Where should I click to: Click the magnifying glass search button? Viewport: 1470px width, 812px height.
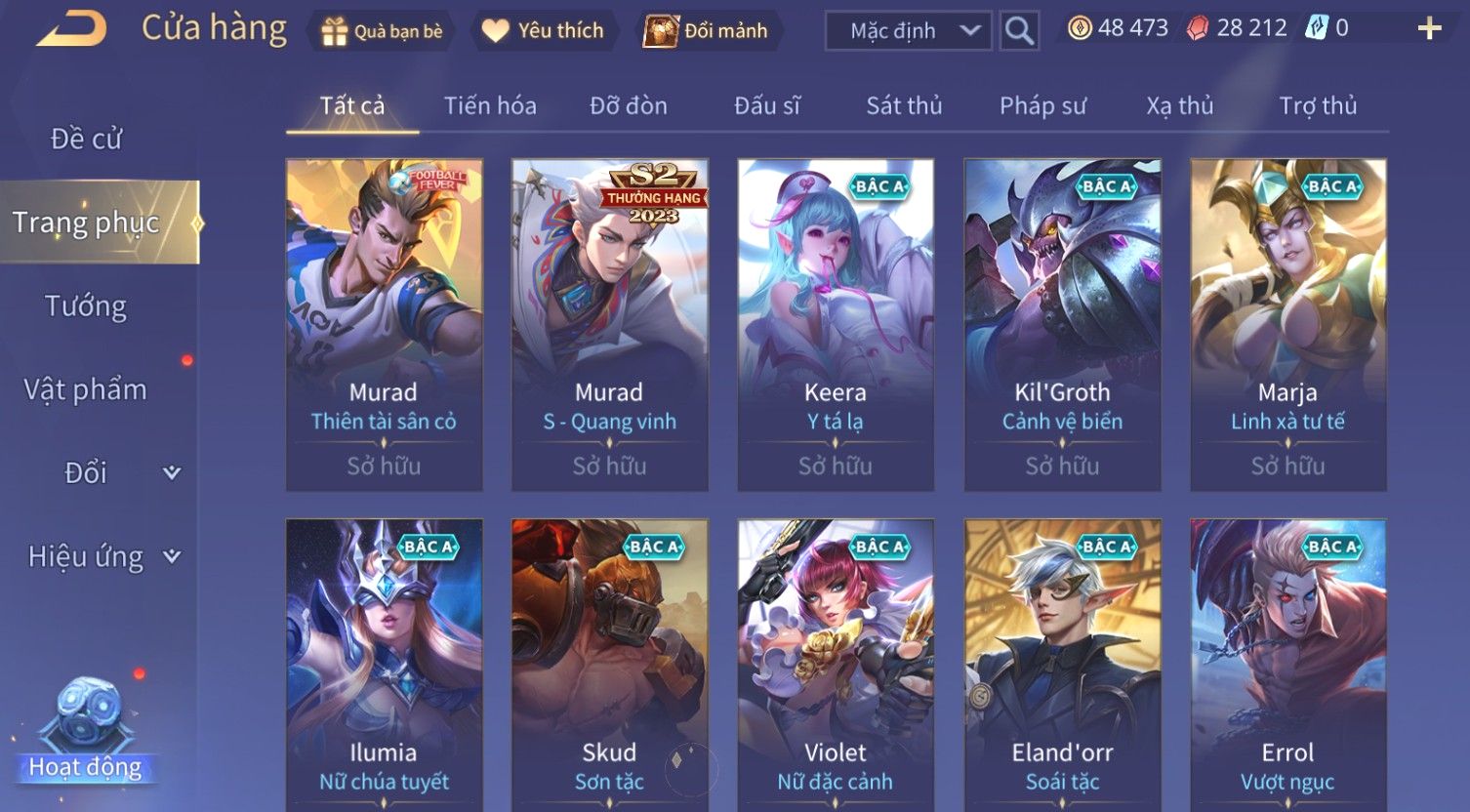(1019, 31)
